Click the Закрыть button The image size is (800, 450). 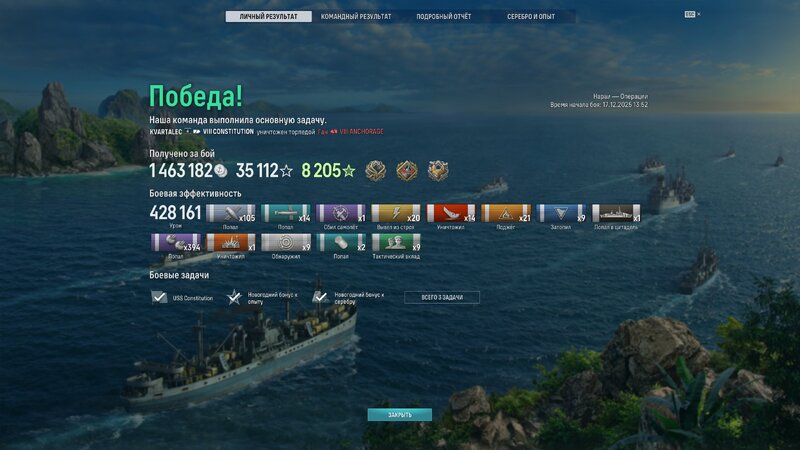tap(399, 414)
